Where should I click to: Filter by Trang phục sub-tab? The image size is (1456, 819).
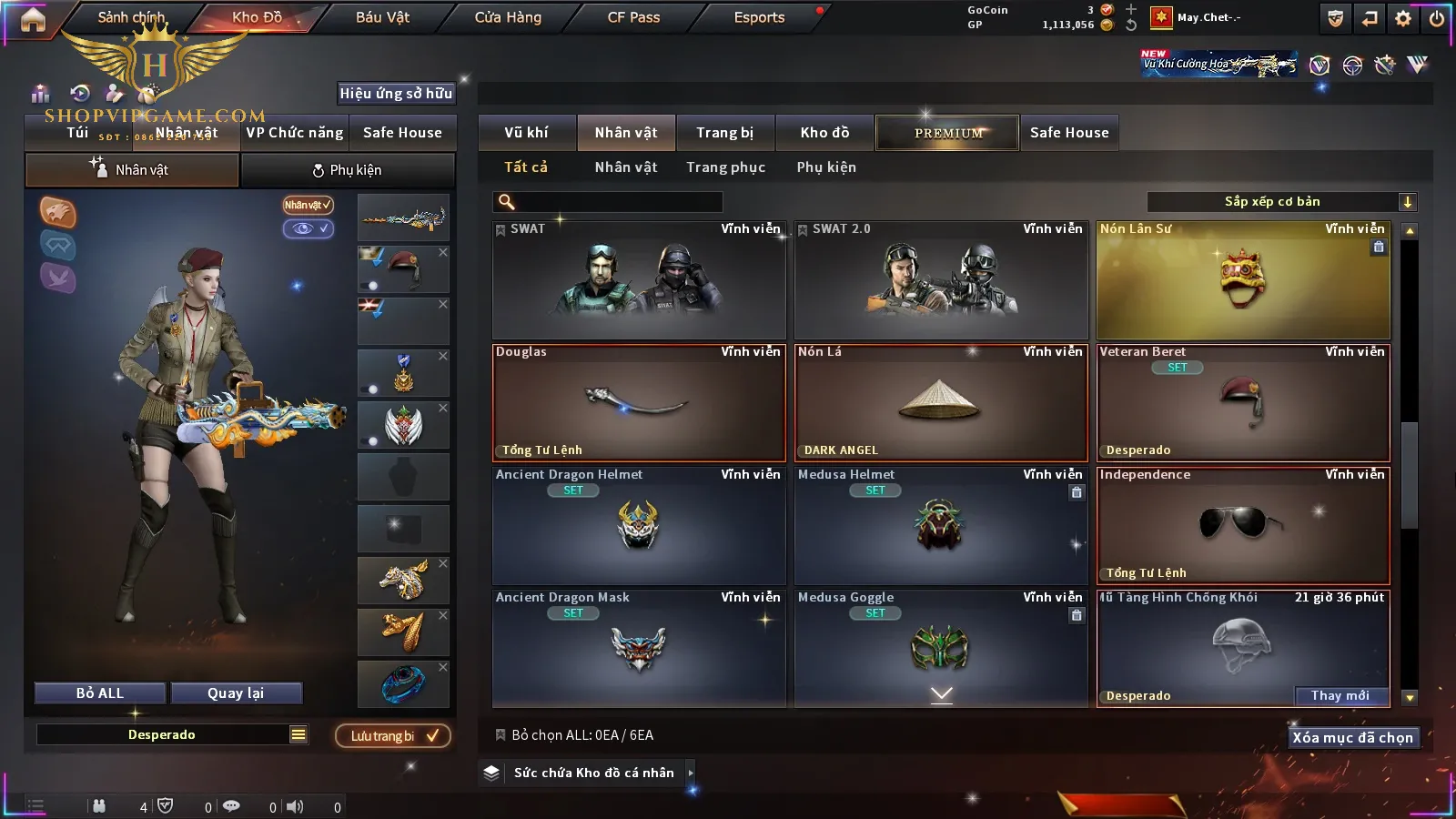coord(725,167)
